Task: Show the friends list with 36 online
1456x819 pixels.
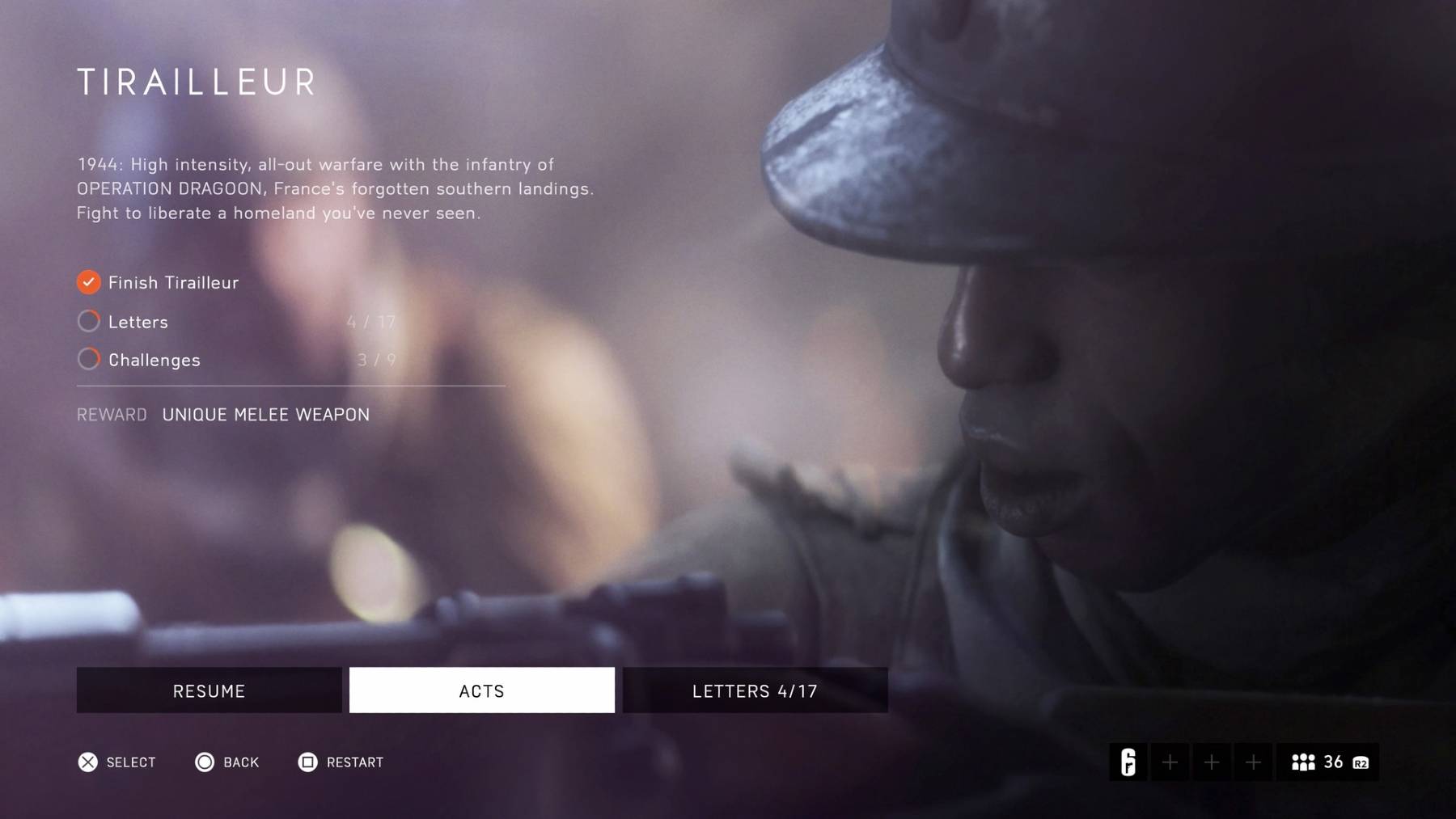Action: click(1327, 762)
